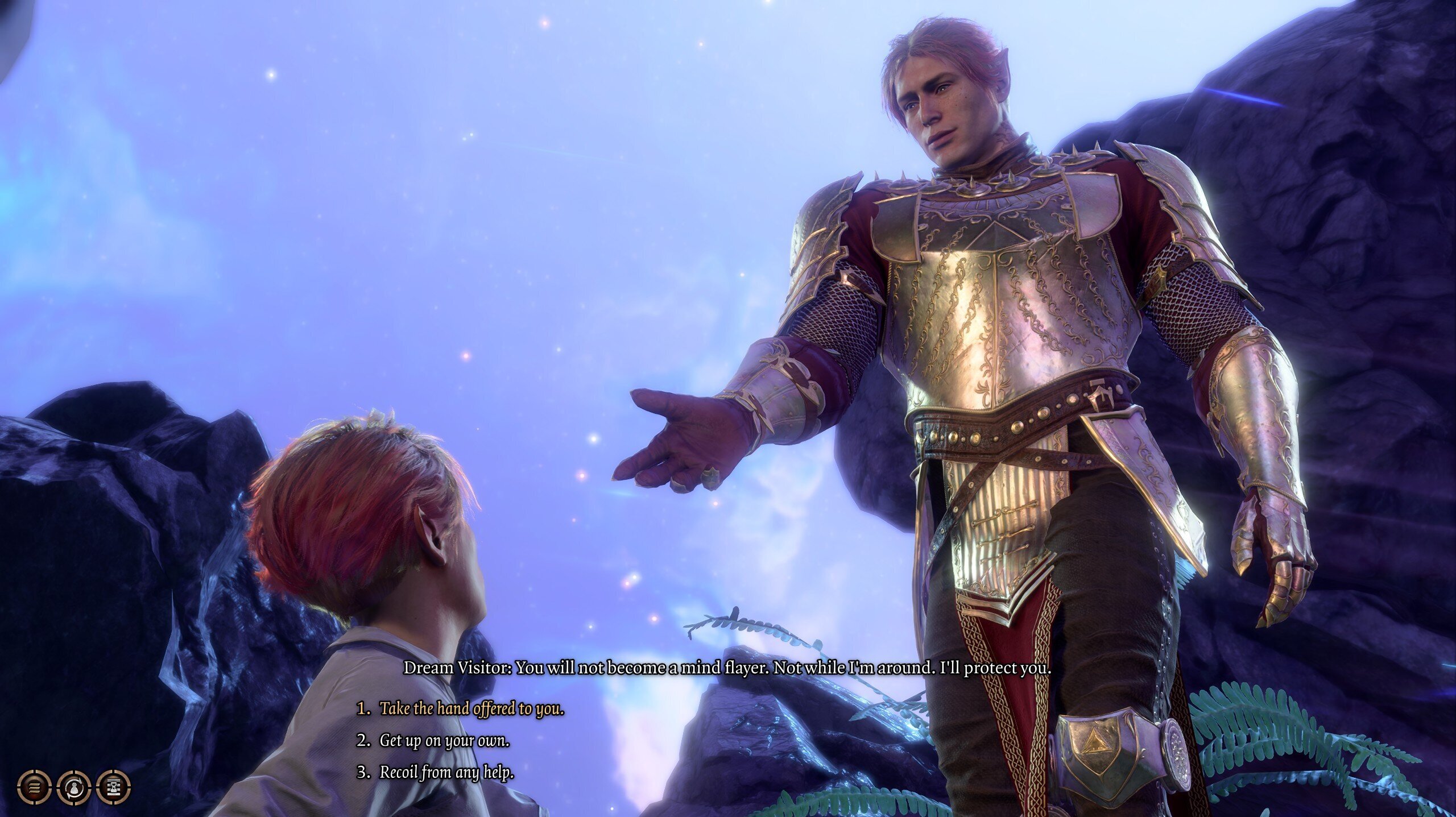Select the reply "Get up on your own."

point(444,741)
